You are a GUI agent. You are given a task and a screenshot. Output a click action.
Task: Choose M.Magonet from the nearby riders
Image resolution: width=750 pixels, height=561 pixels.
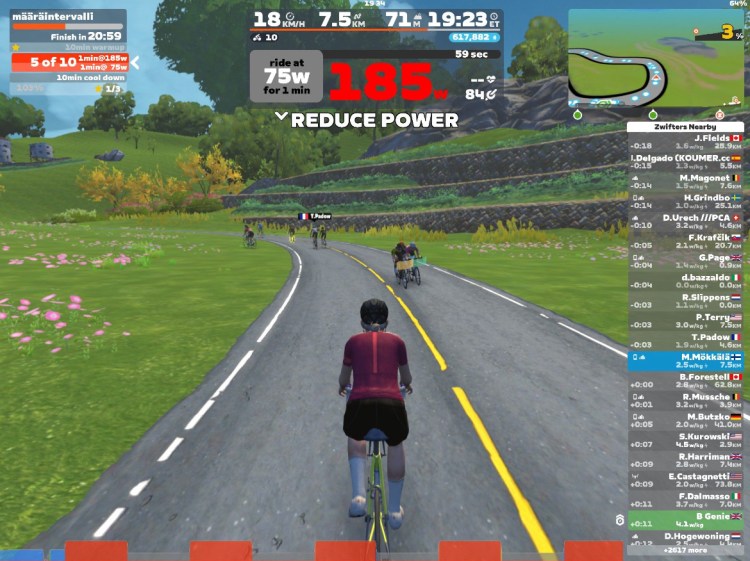(686, 181)
